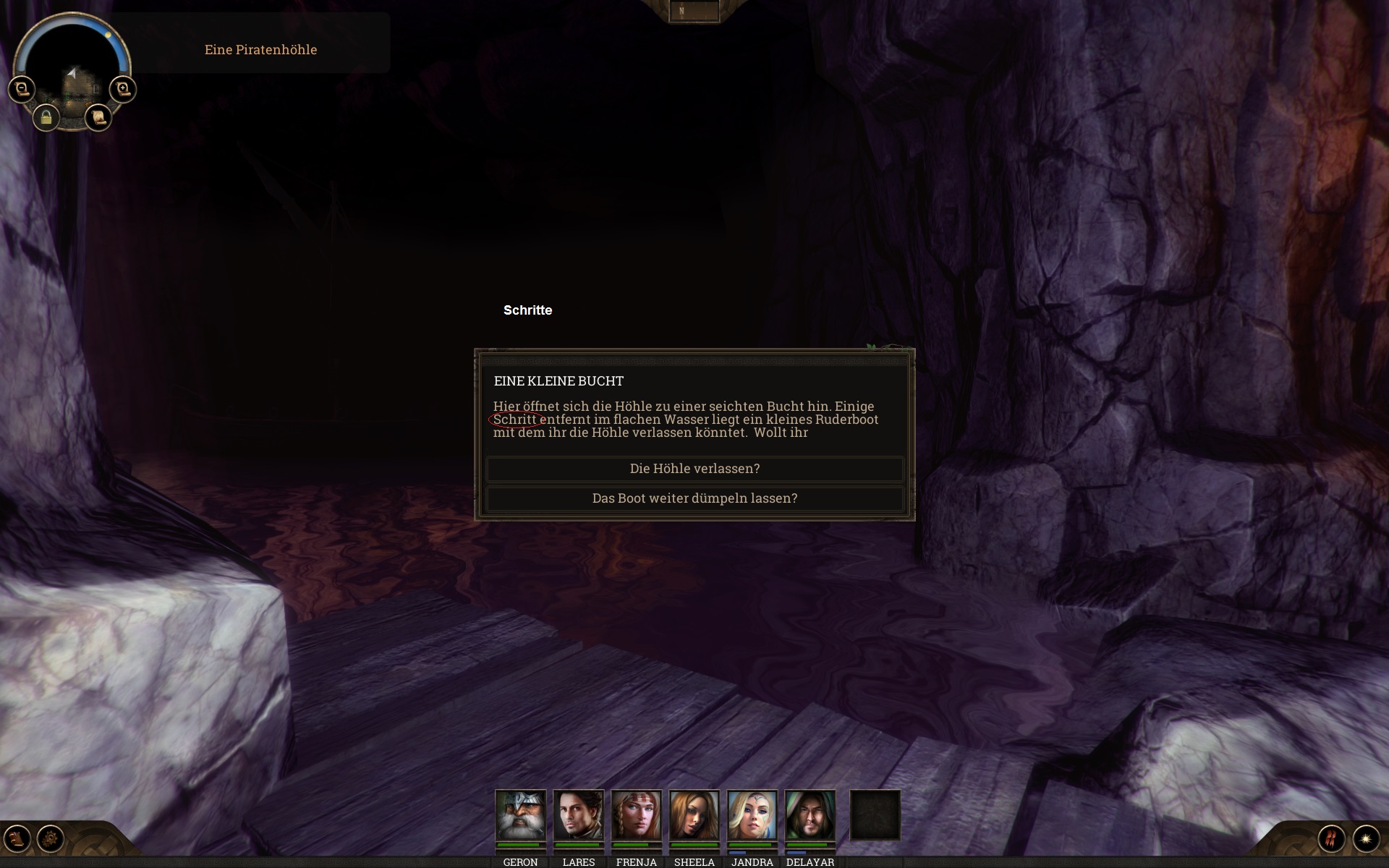Open the journal book icon
The image size is (1389, 868).
click(x=17, y=838)
